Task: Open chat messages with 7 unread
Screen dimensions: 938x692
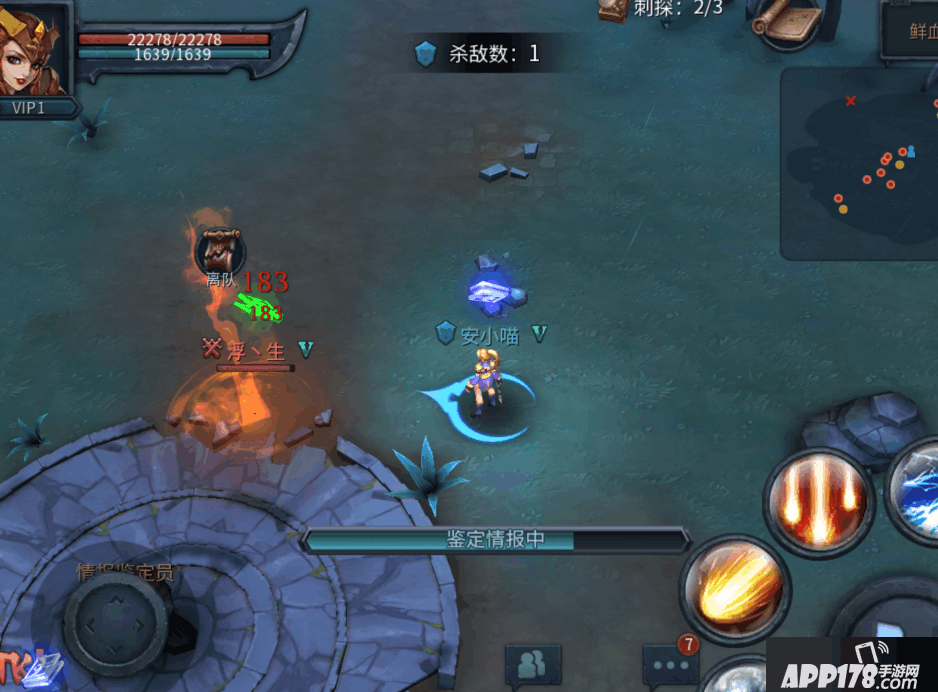Action: point(669,663)
